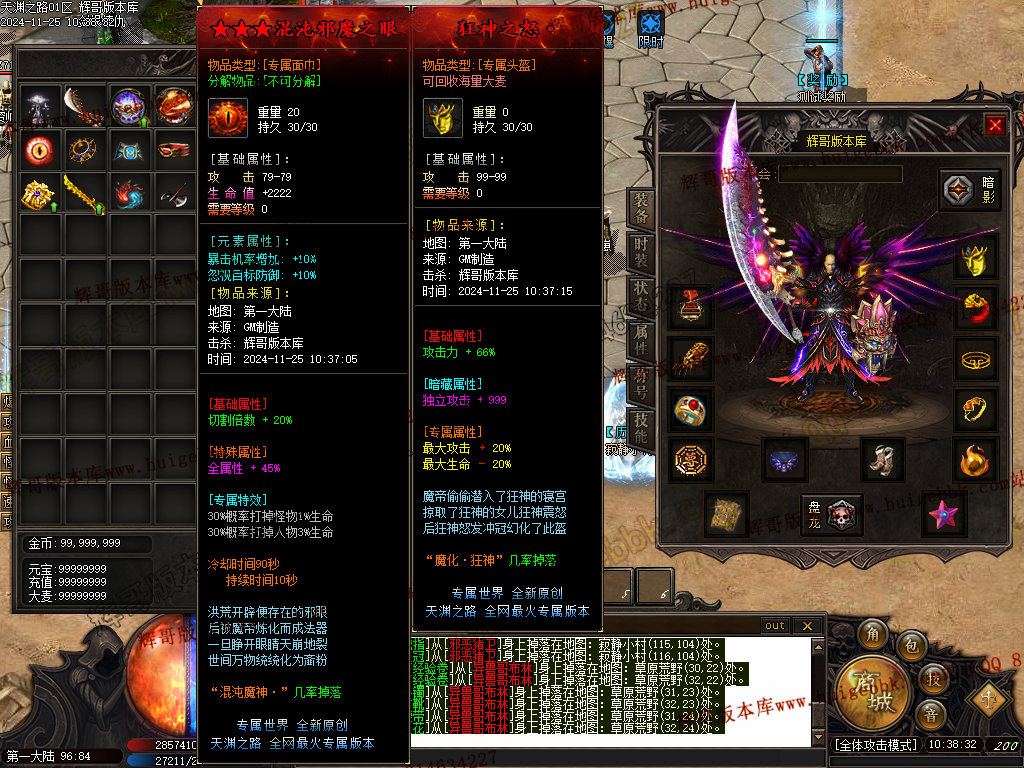Open the 包 bag button

point(912,647)
